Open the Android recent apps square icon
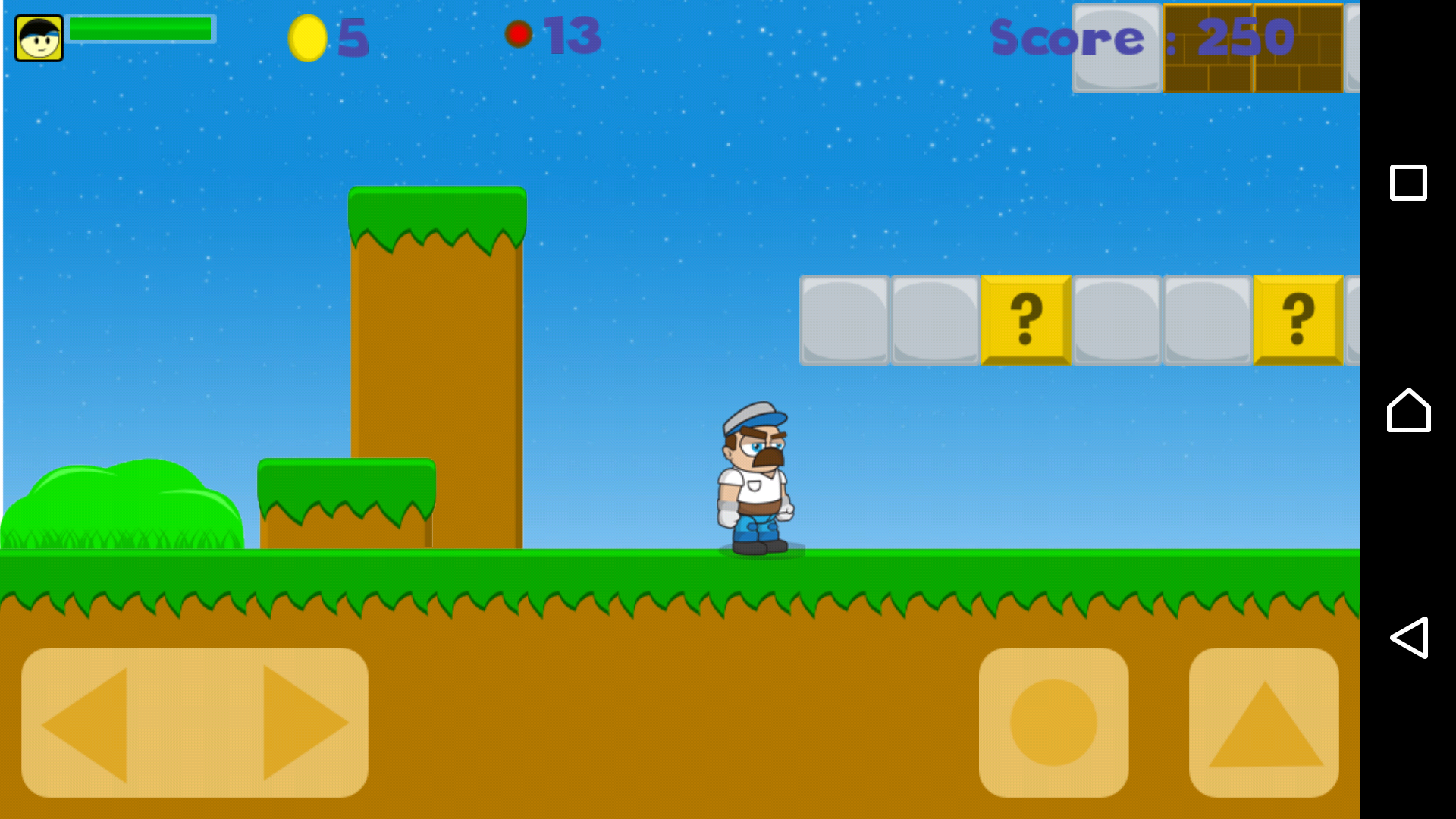The height and width of the screenshot is (819, 1456). tap(1408, 182)
